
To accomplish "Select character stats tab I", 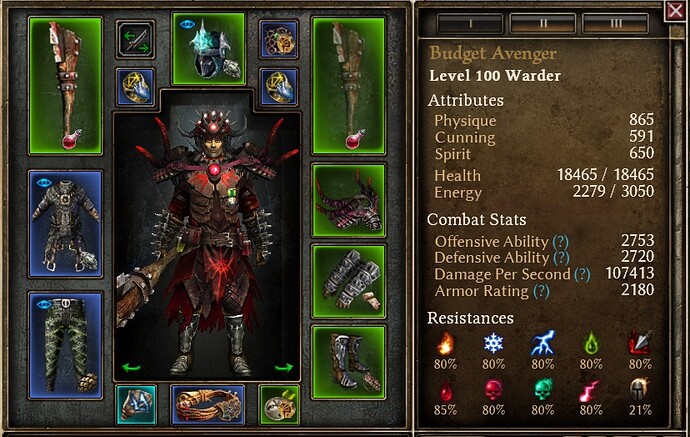I will point(470,21).
